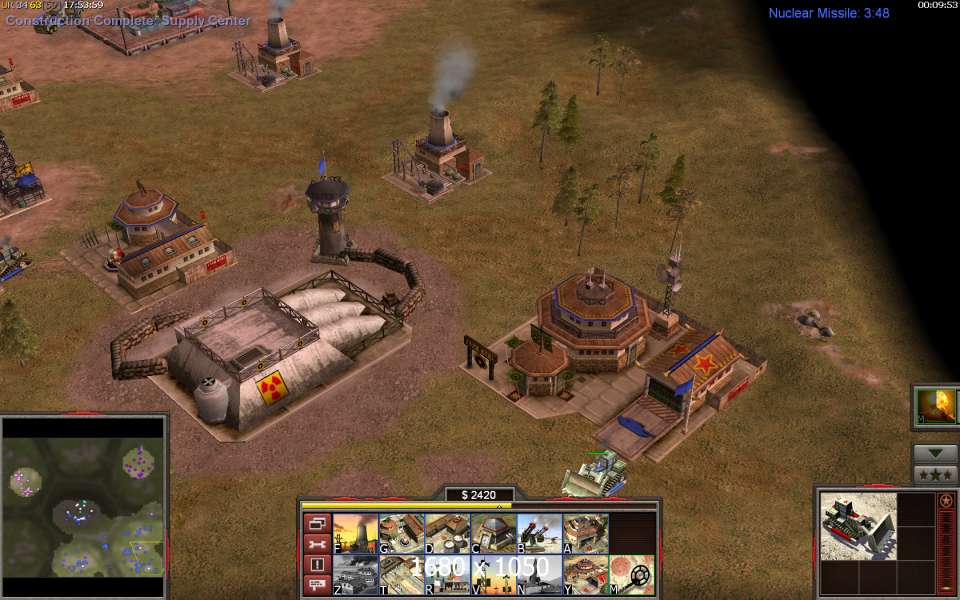Click the overlapping-windows button on the command bar
This screenshot has width=960, height=600.
click(x=317, y=523)
